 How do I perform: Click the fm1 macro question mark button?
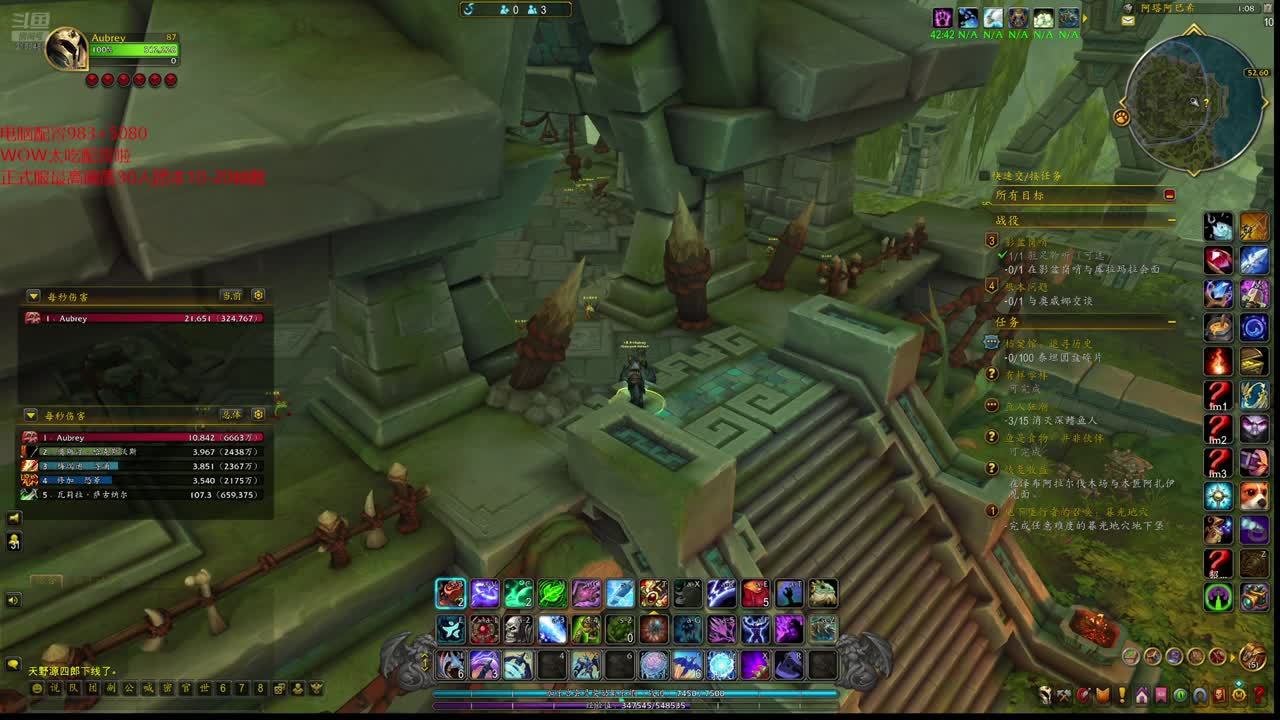(x=1218, y=395)
